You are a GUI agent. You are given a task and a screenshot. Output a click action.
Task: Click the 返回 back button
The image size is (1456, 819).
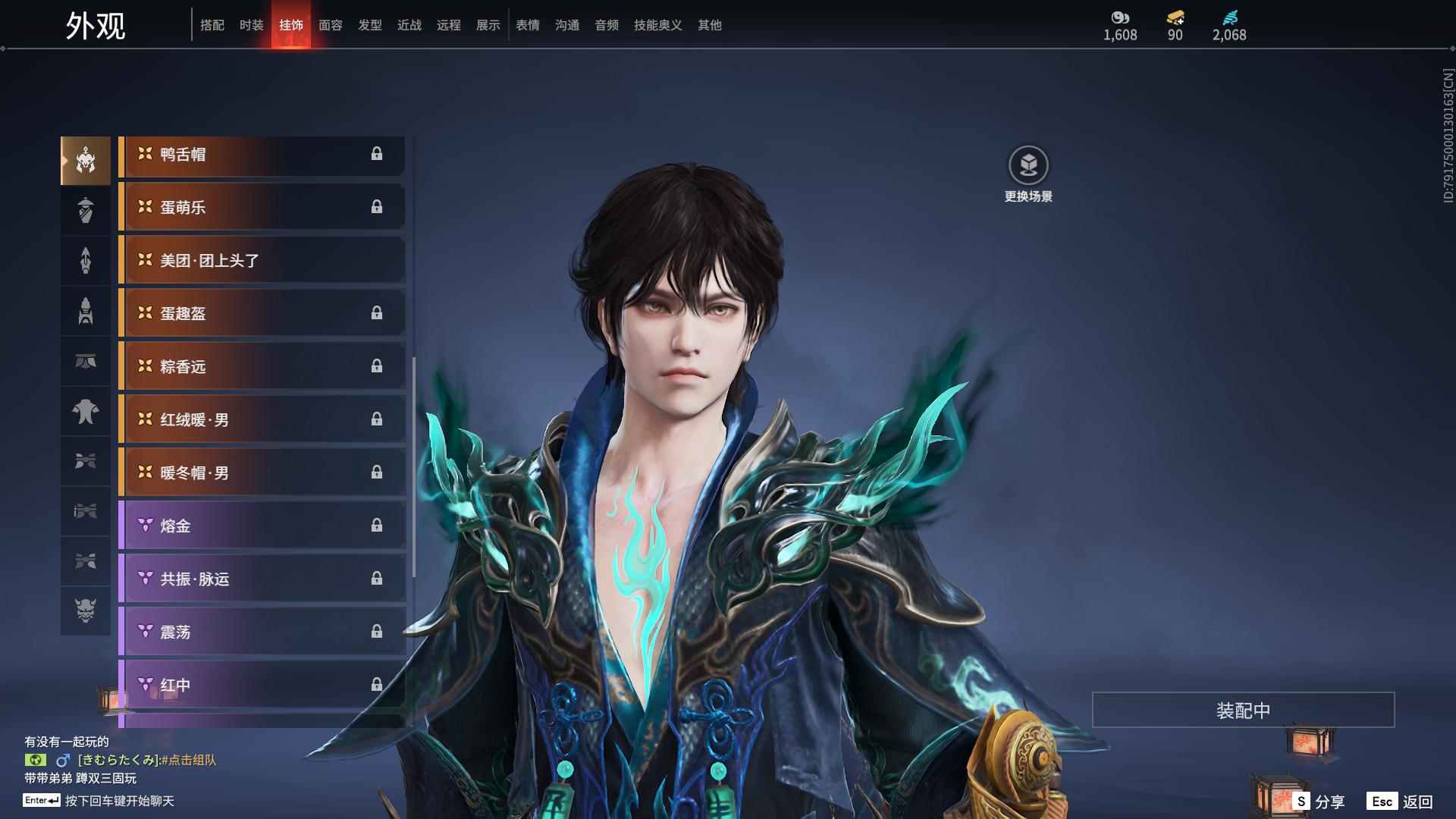[x=1401, y=802]
